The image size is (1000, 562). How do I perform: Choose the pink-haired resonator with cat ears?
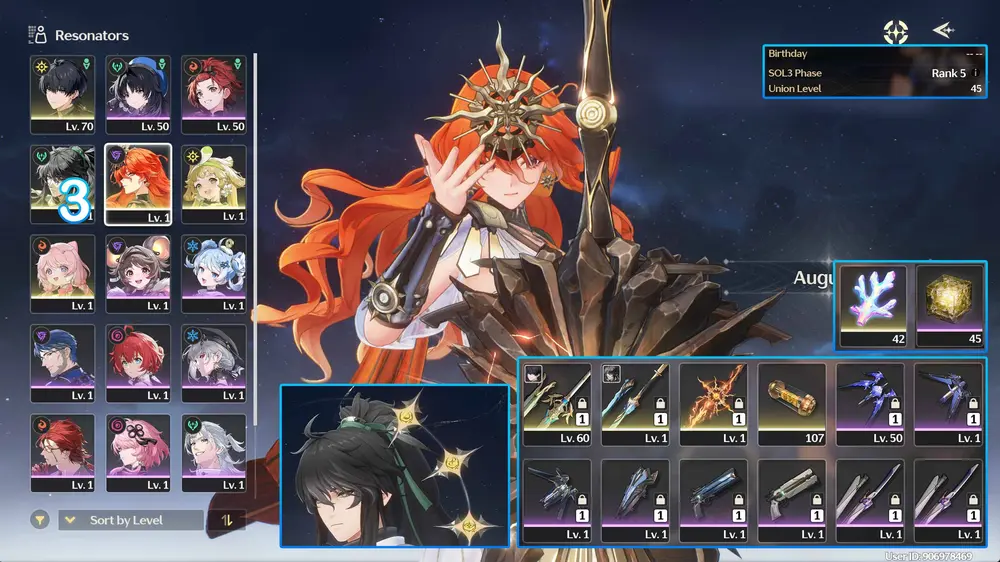click(x=63, y=274)
